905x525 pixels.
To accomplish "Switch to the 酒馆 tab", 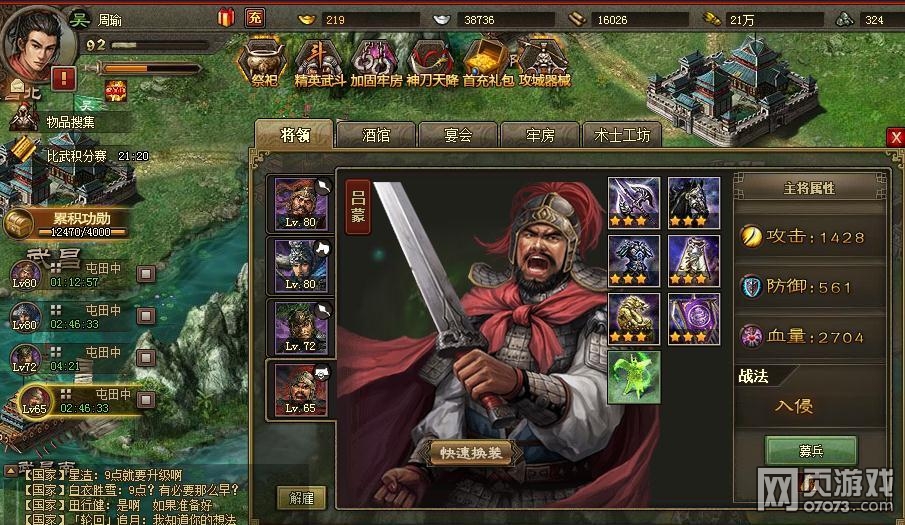I will point(376,135).
